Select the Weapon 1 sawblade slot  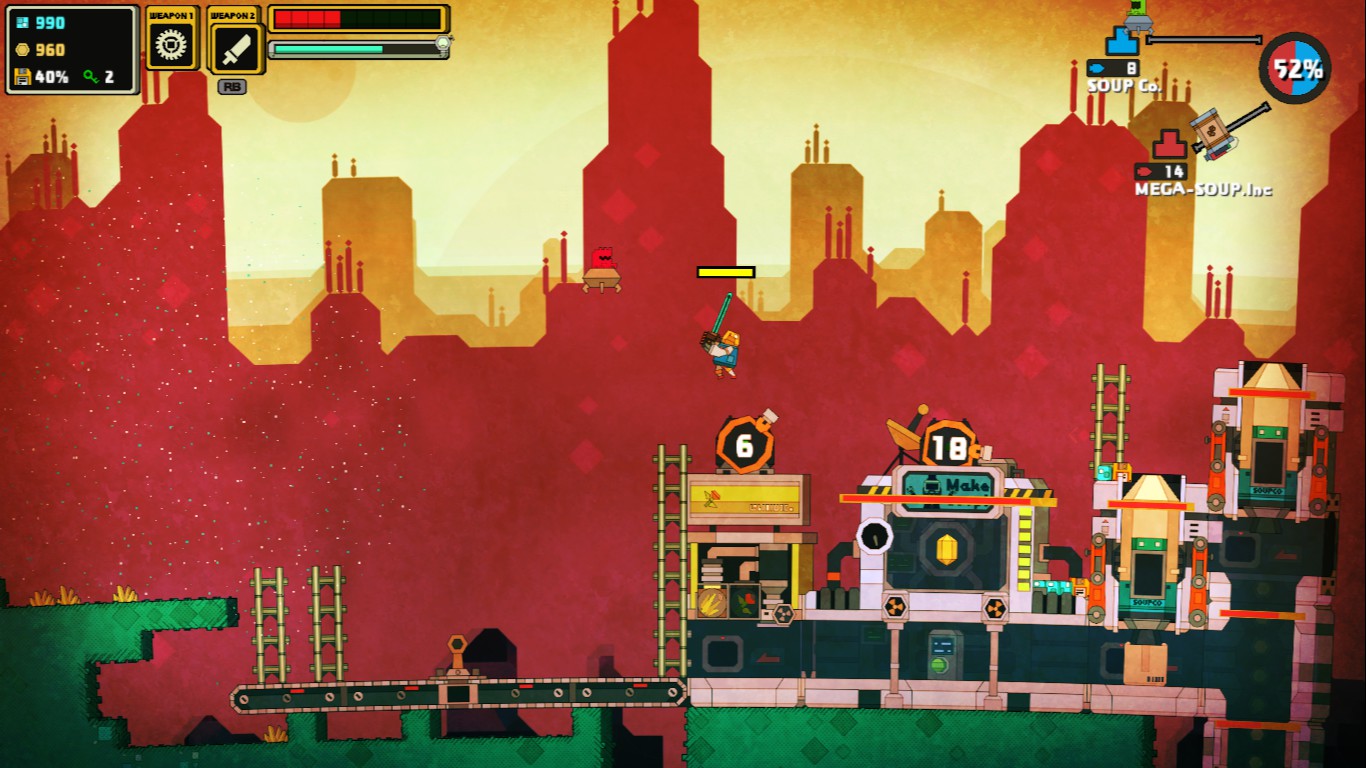pyautogui.click(x=171, y=46)
